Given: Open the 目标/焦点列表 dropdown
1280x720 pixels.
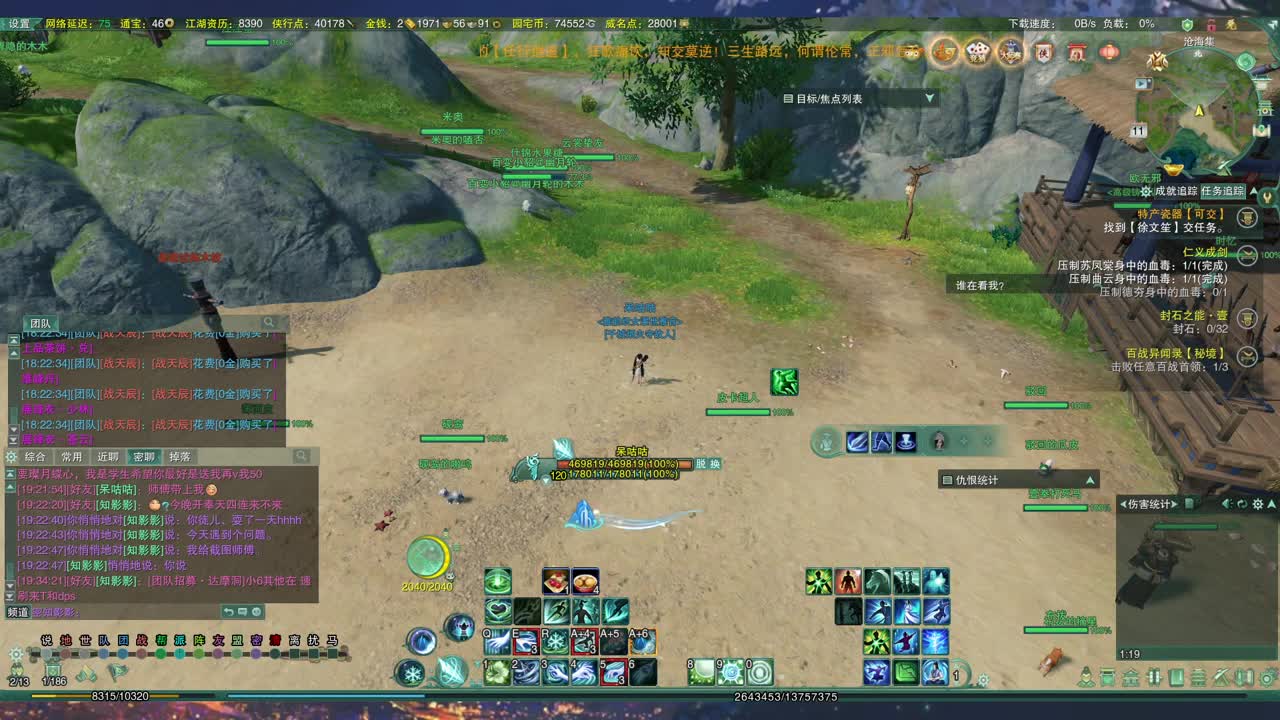Looking at the screenshot, I should [x=930, y=98].
